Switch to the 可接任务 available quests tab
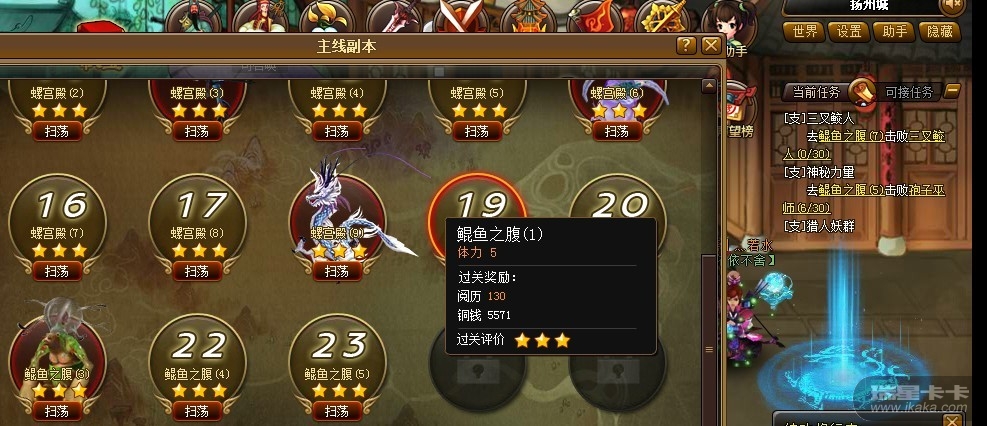The height and width of the screenshot is (426, 987). (x=908, y=92)
